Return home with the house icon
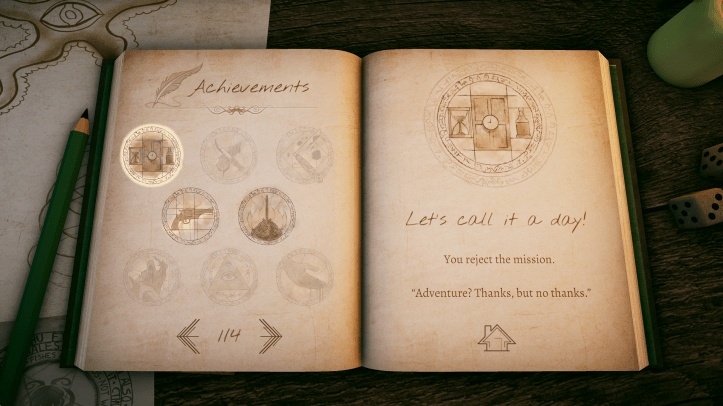 (496, 337)
